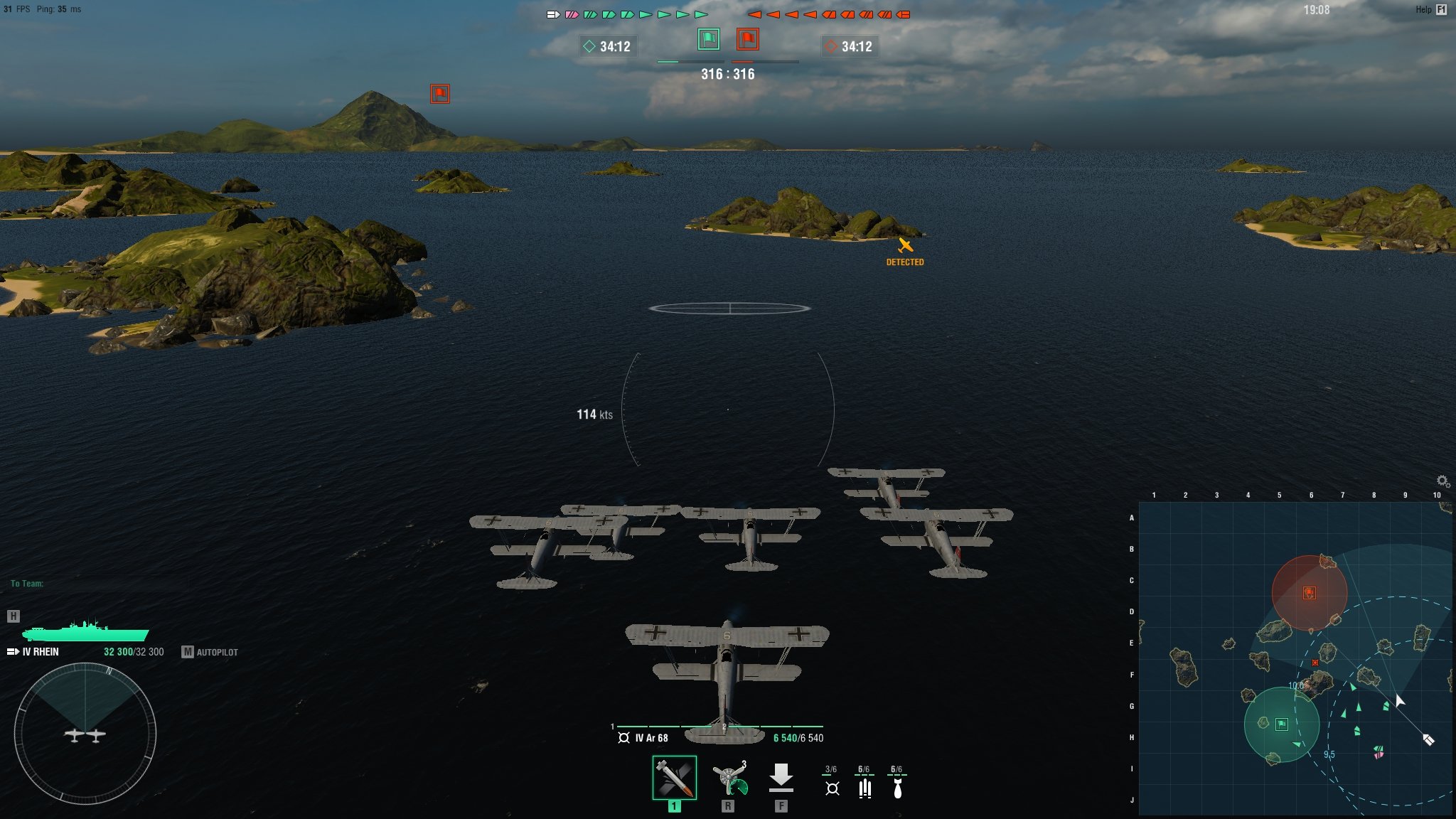This screenshot has width=1456, height=819.
Task: Choose the dive bomber squadron icon
Action: [x=897, y=788]
